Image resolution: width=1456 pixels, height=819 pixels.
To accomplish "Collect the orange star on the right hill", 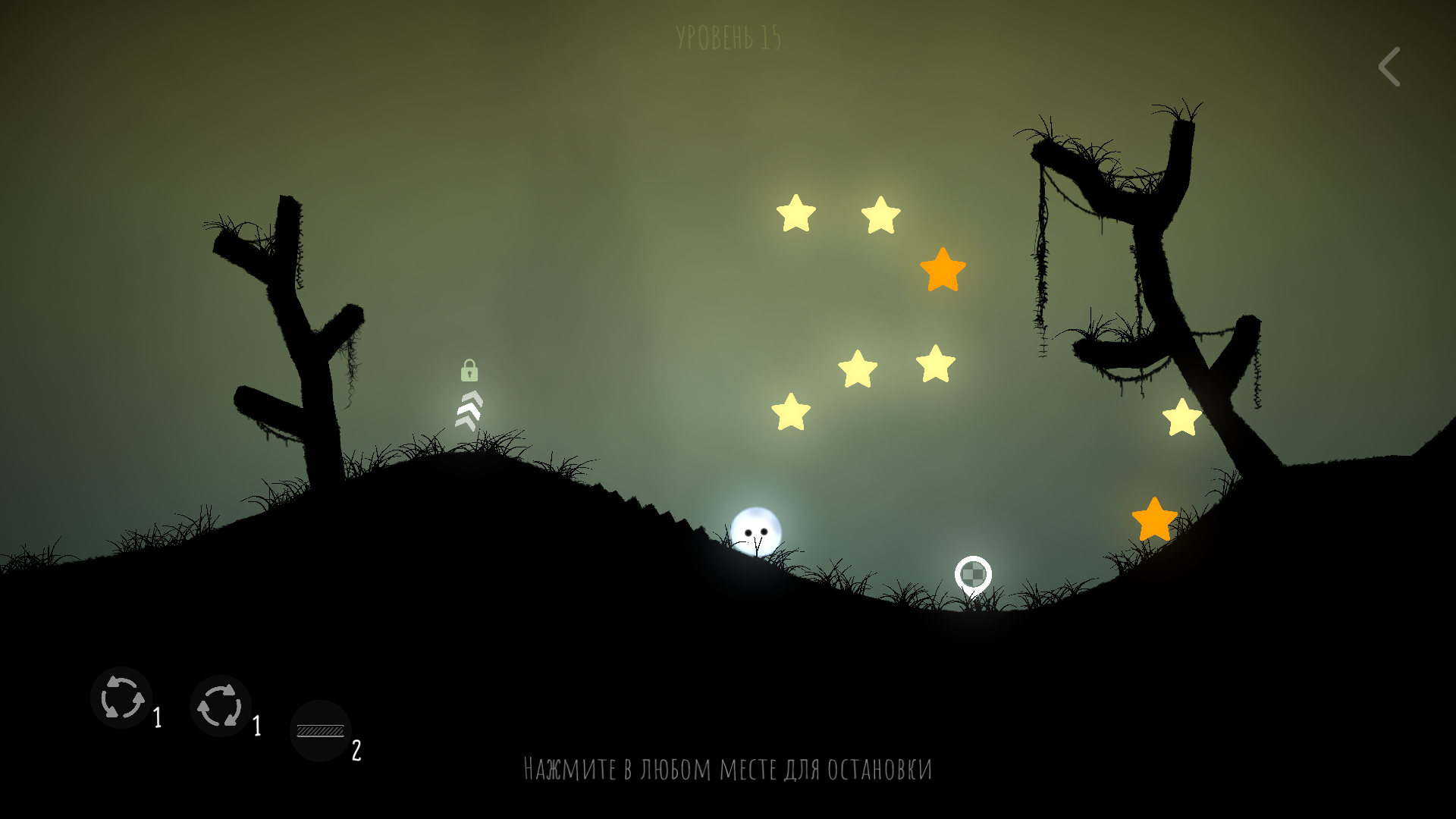I will [1154, 522].
